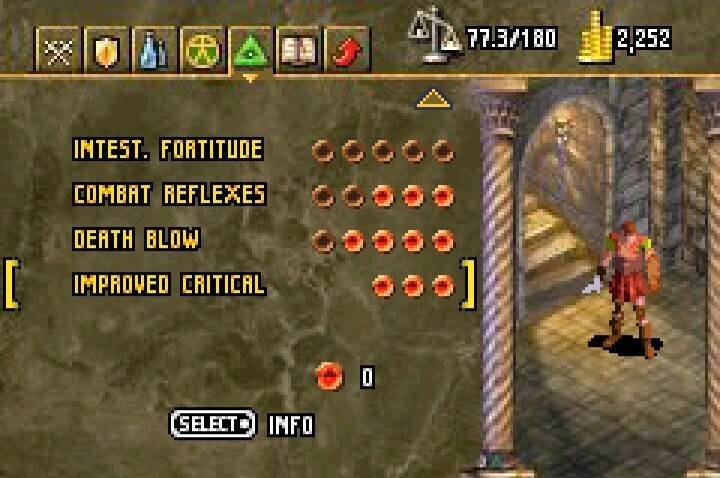Select the green triangle feats tab
The image size is (720, 478).
pos(249,50)
